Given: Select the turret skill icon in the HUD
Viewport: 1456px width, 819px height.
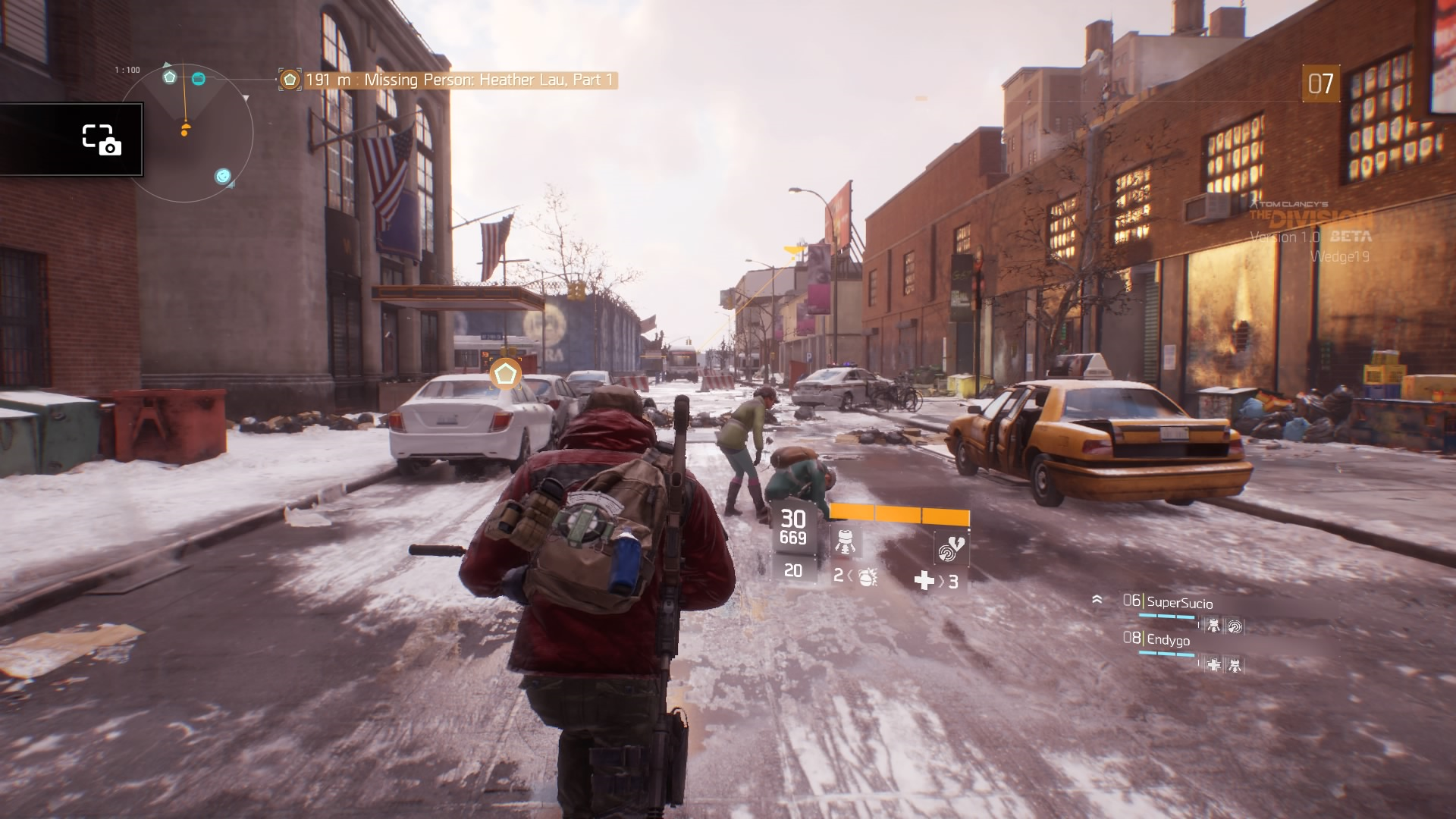Looking at the screenshot, I should (846, 542).
